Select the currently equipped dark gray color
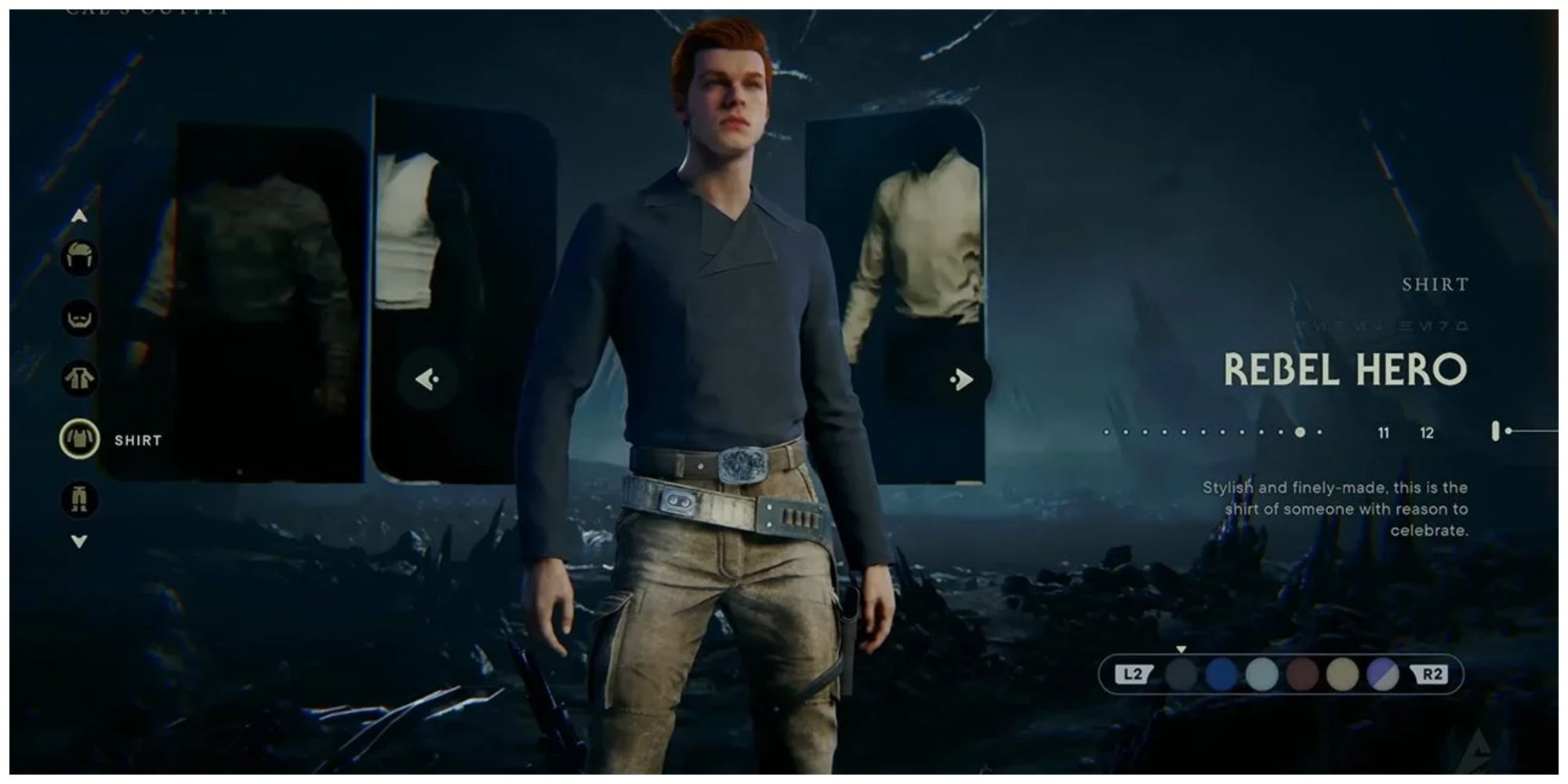 (x=1180, y=673)
